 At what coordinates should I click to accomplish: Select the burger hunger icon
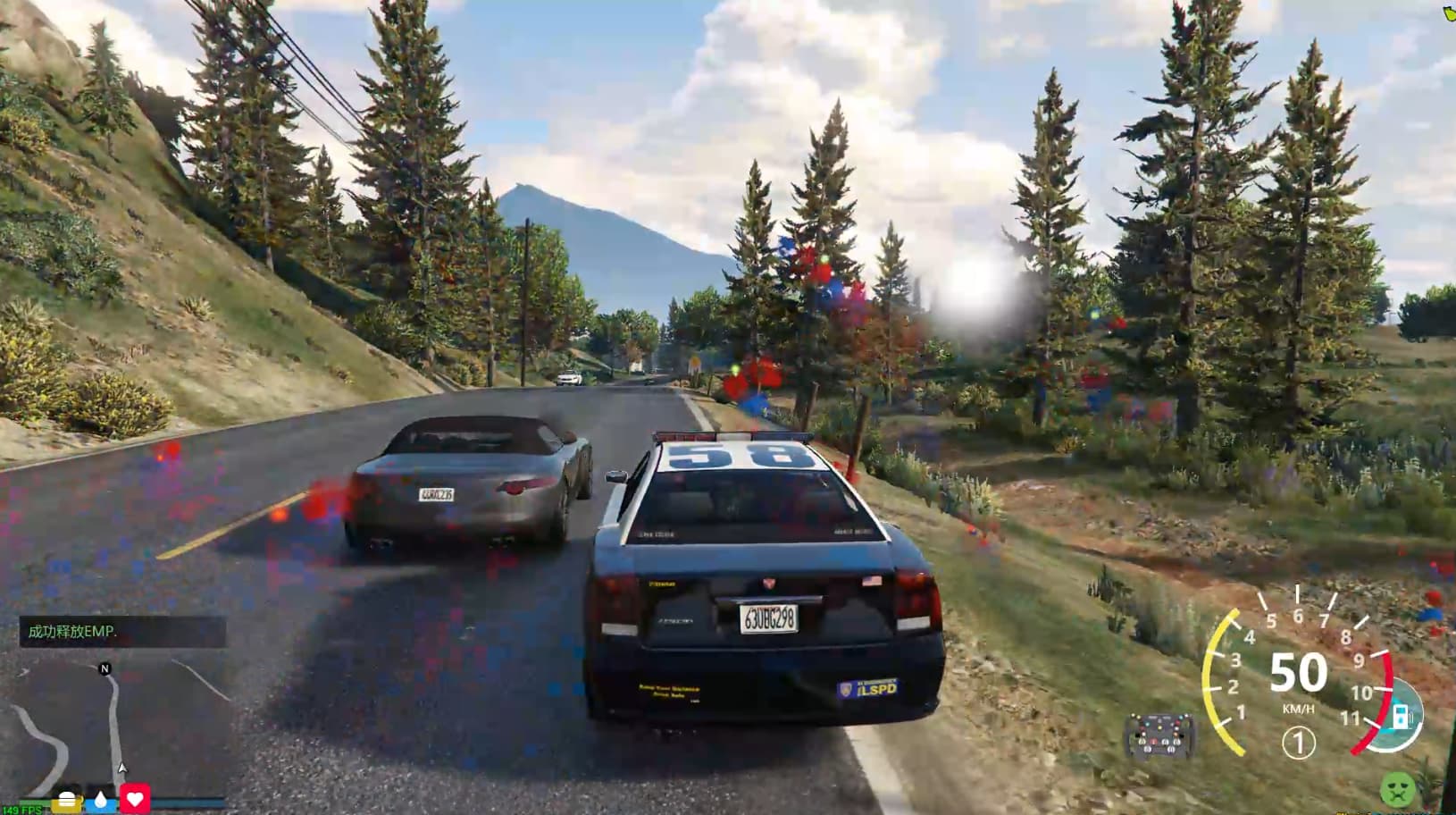pos(68,800)
